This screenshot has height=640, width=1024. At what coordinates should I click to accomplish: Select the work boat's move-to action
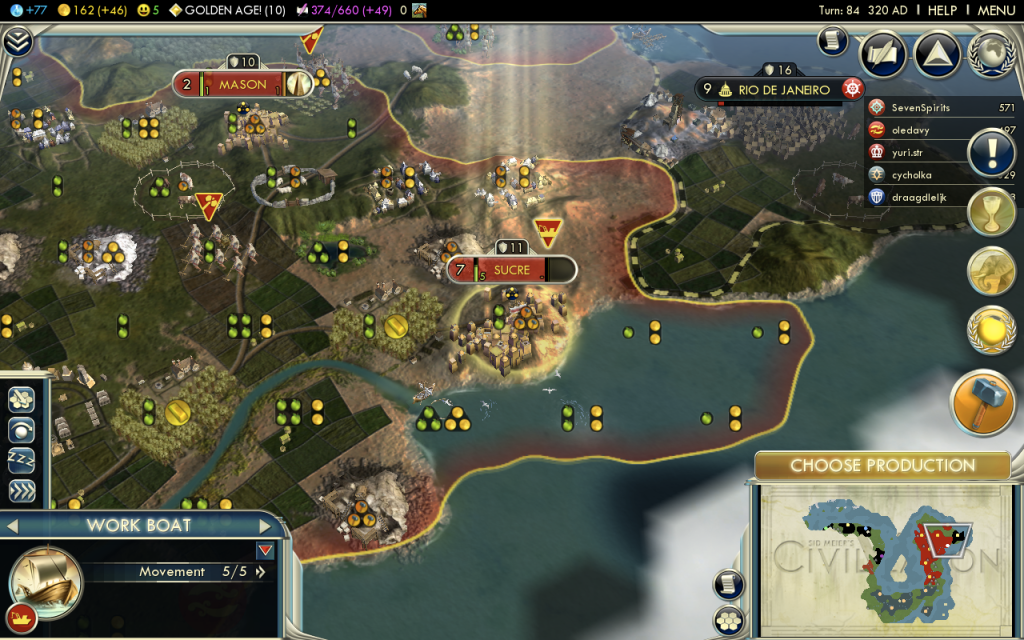coord(21,399)
